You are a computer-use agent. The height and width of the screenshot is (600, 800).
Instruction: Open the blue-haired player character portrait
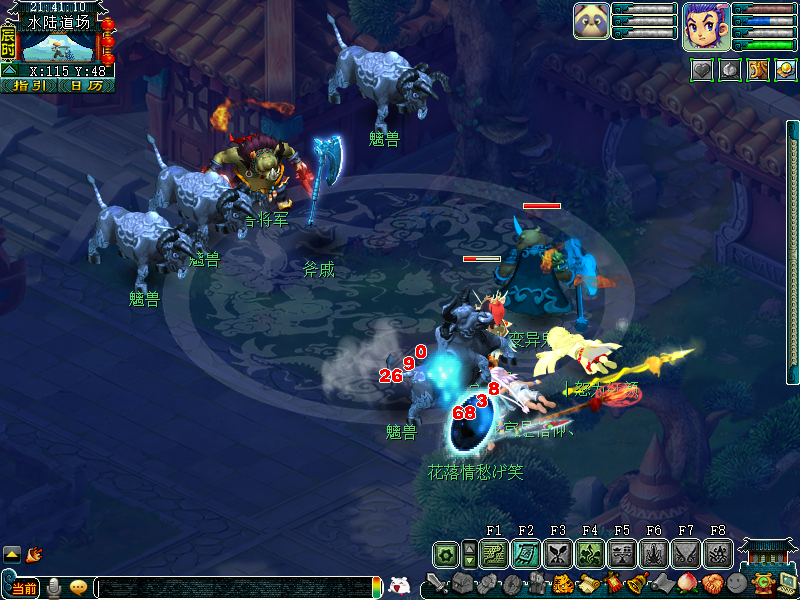(x=705, y=26)
